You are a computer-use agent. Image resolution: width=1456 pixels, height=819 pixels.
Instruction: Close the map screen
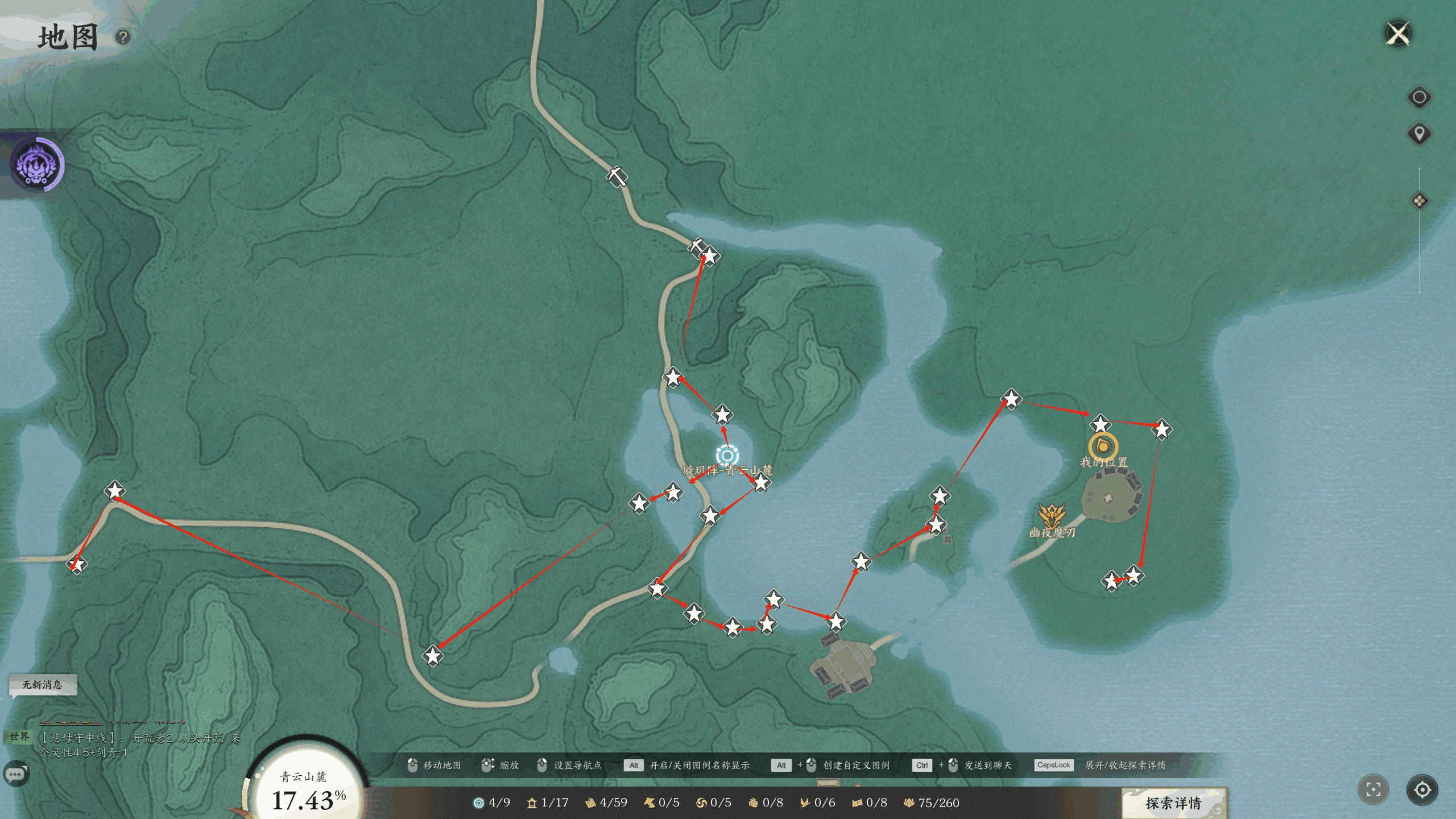point(1398,34)
